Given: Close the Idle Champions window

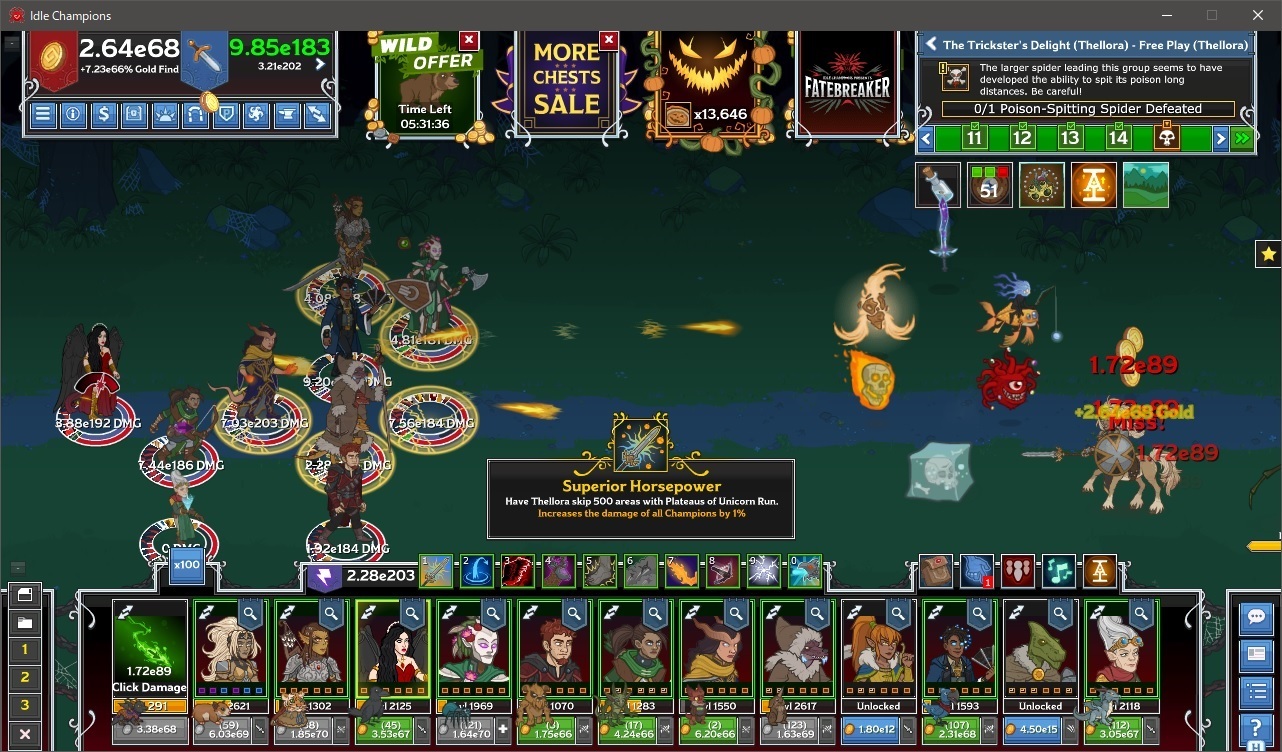Looking at the screenshot, I should point(1258,15).
